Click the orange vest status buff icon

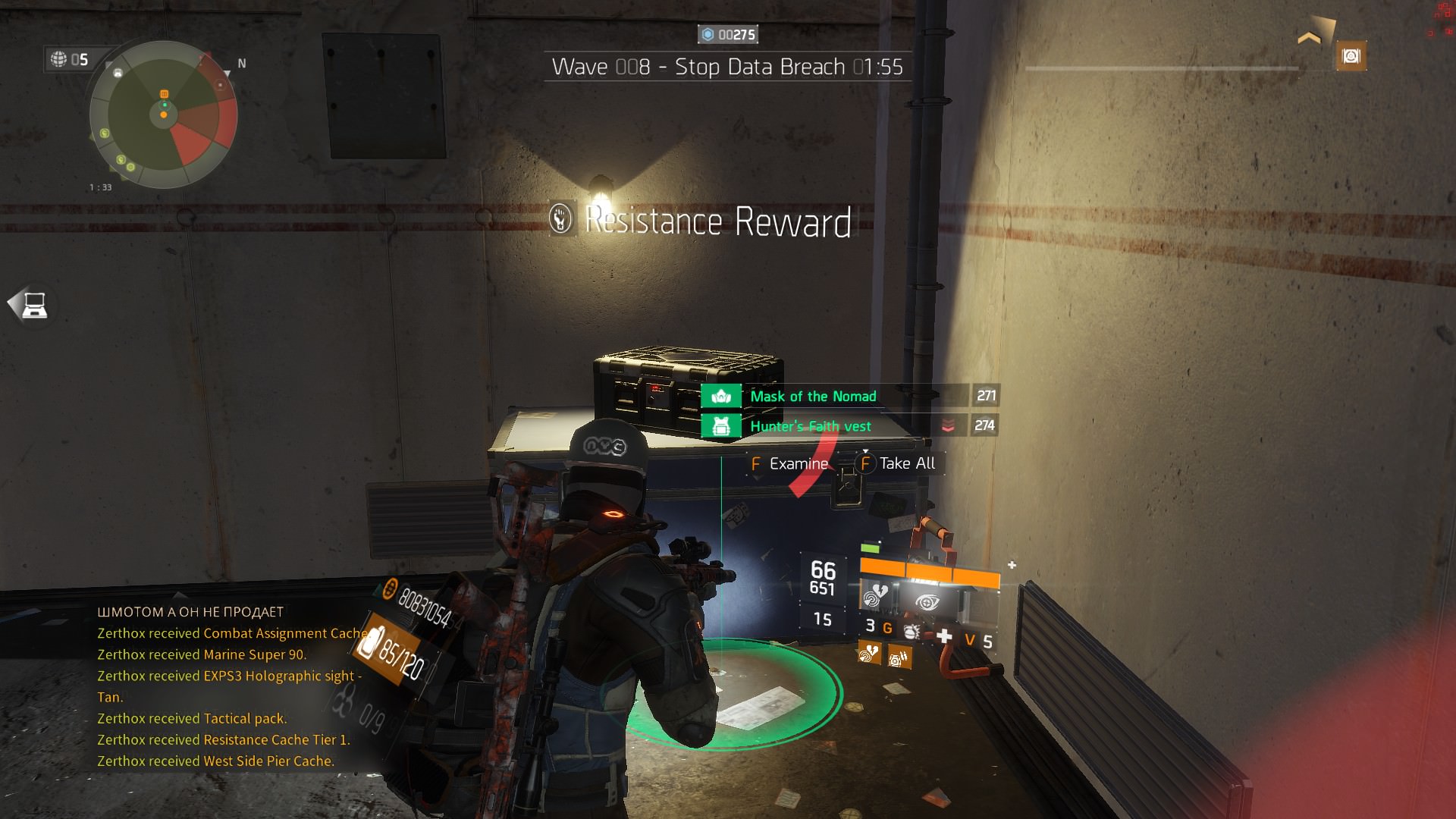coord(899,657)
